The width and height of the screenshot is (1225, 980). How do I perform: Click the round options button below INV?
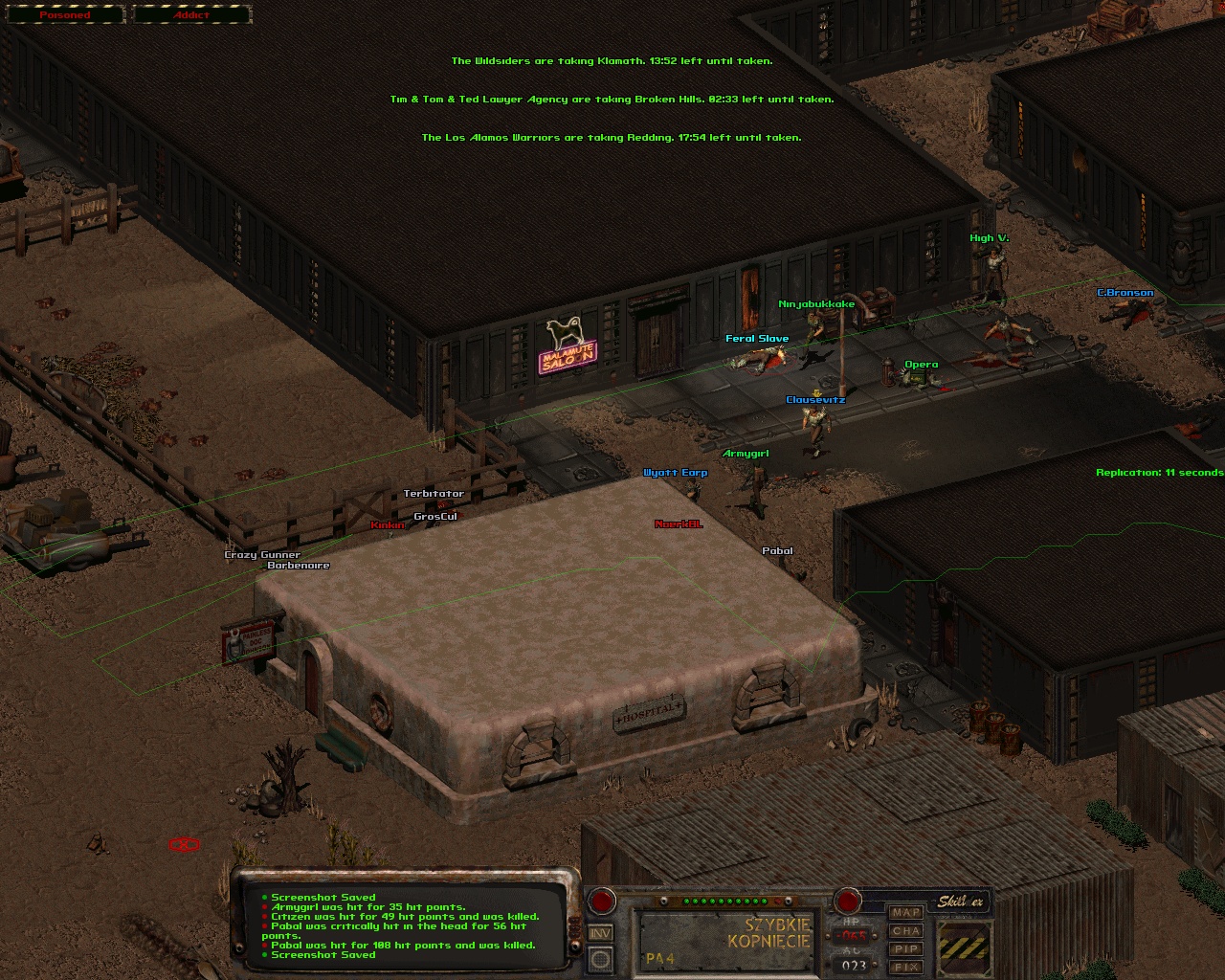click(x=601, y=958)
